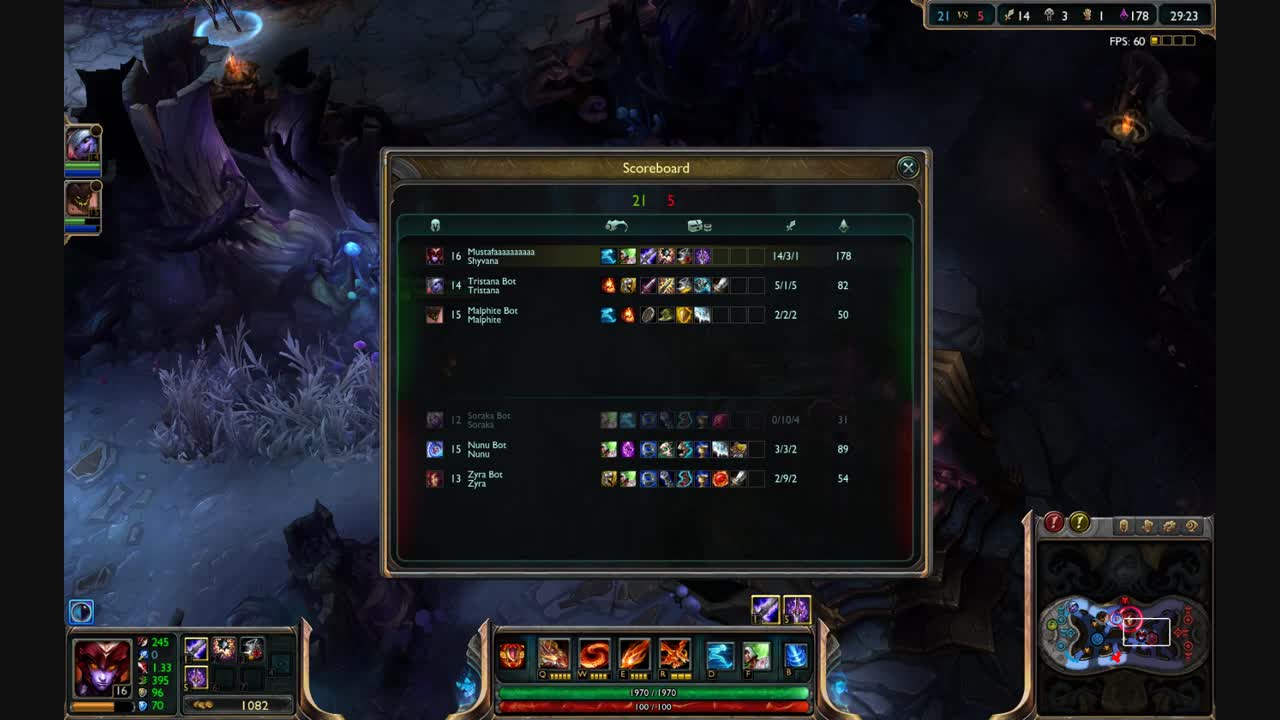1280x720 pixels.
Task: Use the Ghost summoner spell on D
Action: (x=720, y=656)
